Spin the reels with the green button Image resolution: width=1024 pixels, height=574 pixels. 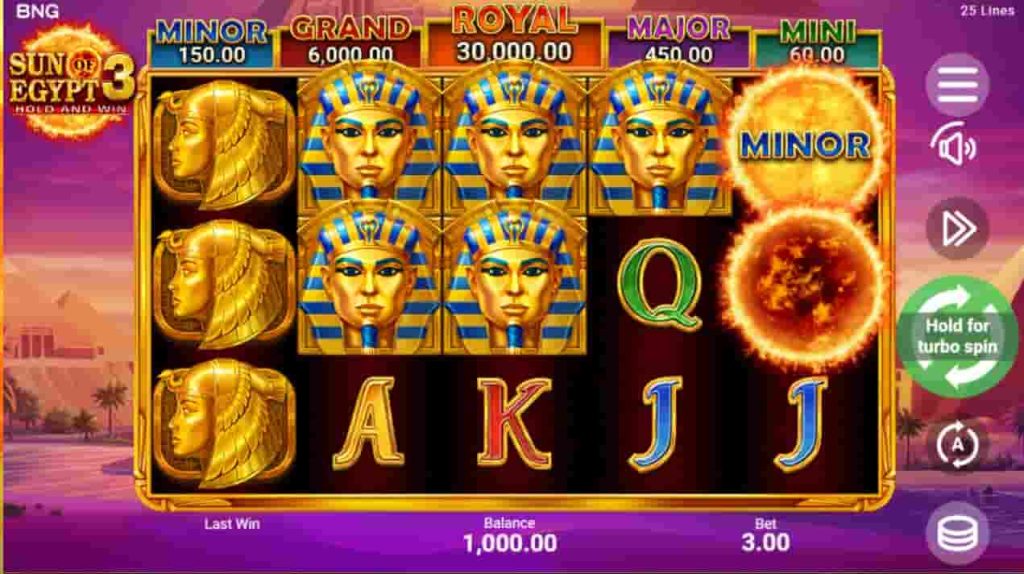click(957, 337)
